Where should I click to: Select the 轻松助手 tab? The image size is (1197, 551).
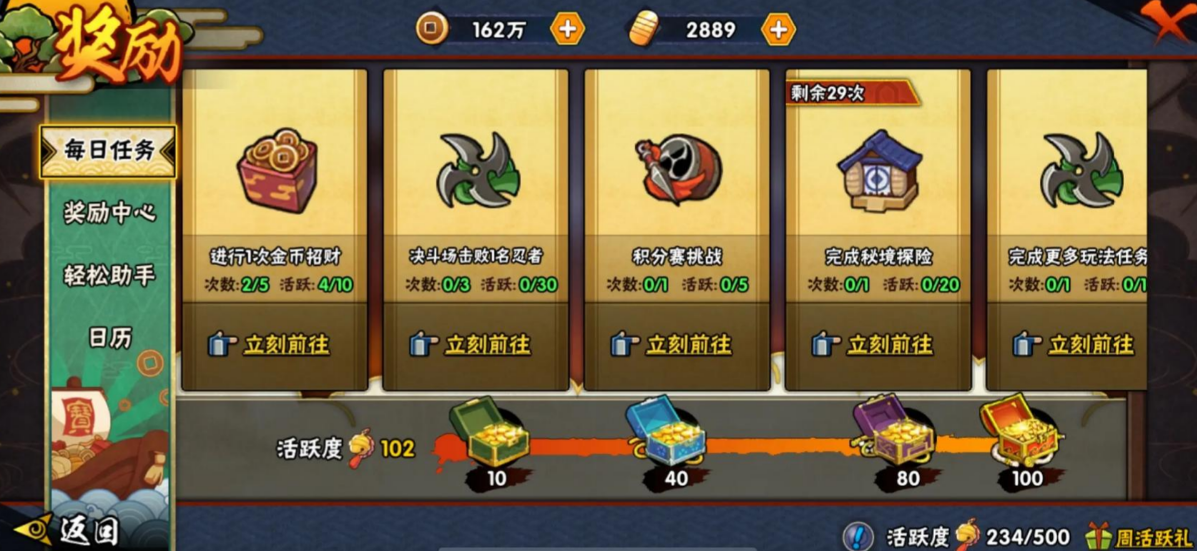[108, 275]
